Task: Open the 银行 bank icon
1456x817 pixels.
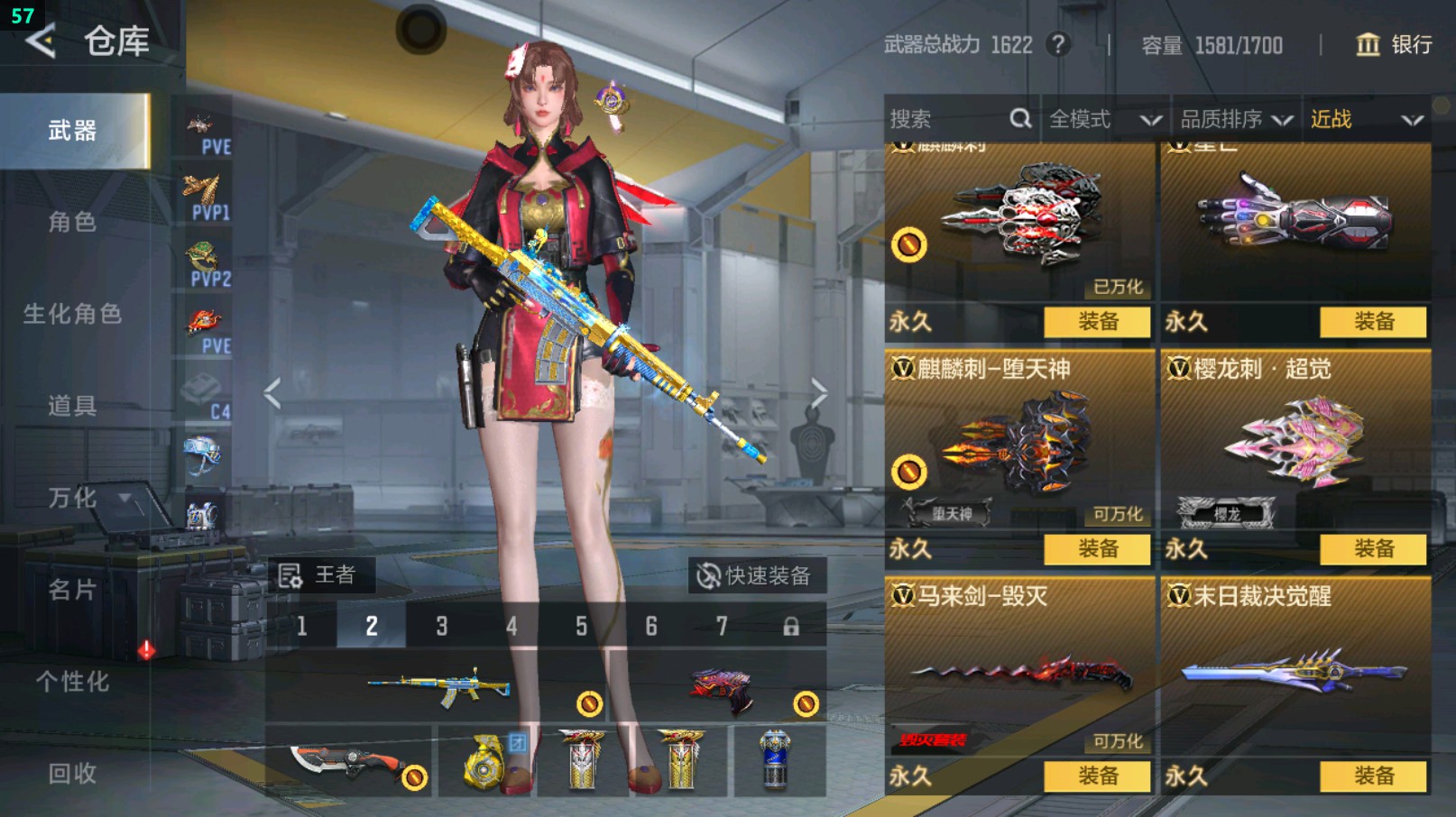Action: click(1370, 45)
